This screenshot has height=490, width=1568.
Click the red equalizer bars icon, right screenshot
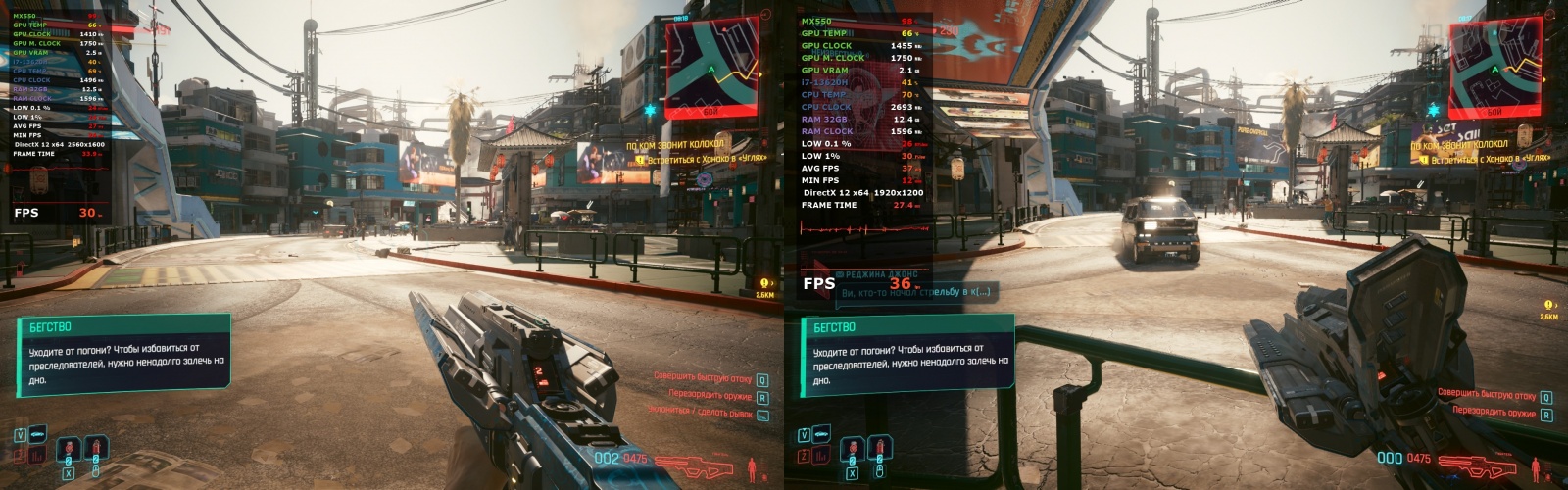pyautogui.click(x=823, y=456)
